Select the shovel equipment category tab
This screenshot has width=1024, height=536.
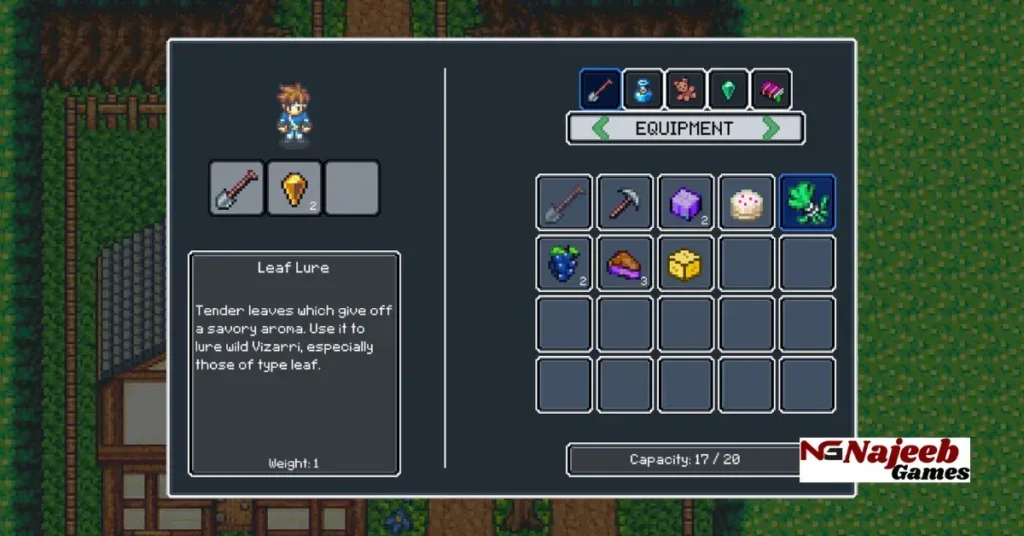(600, 90)
